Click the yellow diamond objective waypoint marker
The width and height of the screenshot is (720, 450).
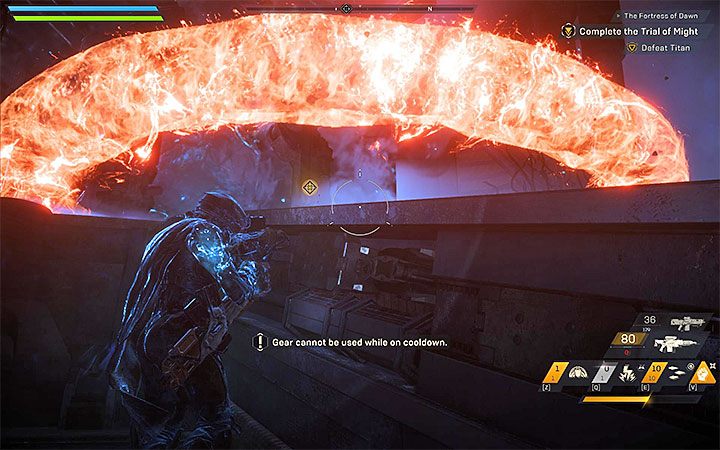[310, 187]
